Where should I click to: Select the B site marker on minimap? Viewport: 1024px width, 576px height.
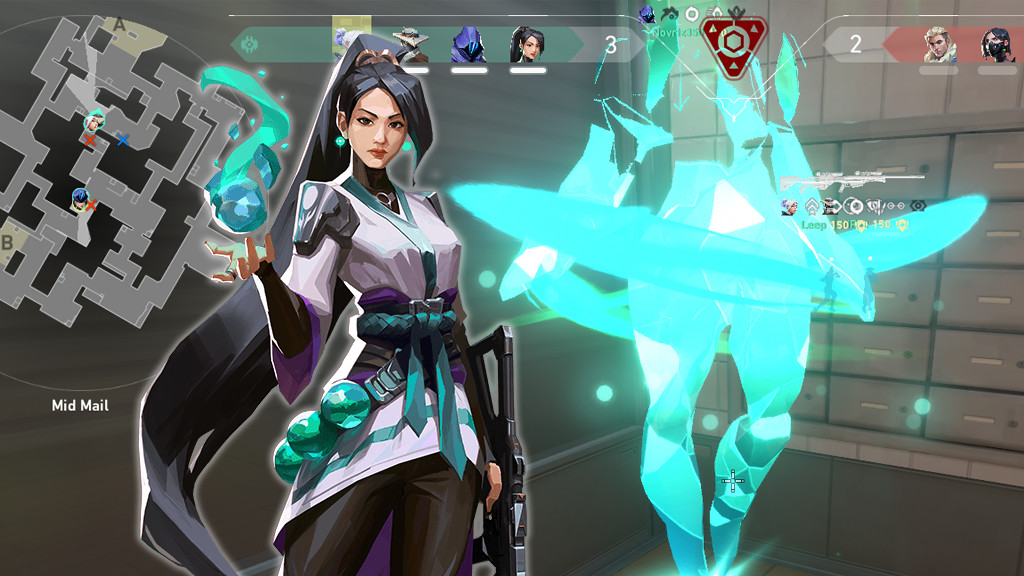point(8,241)
